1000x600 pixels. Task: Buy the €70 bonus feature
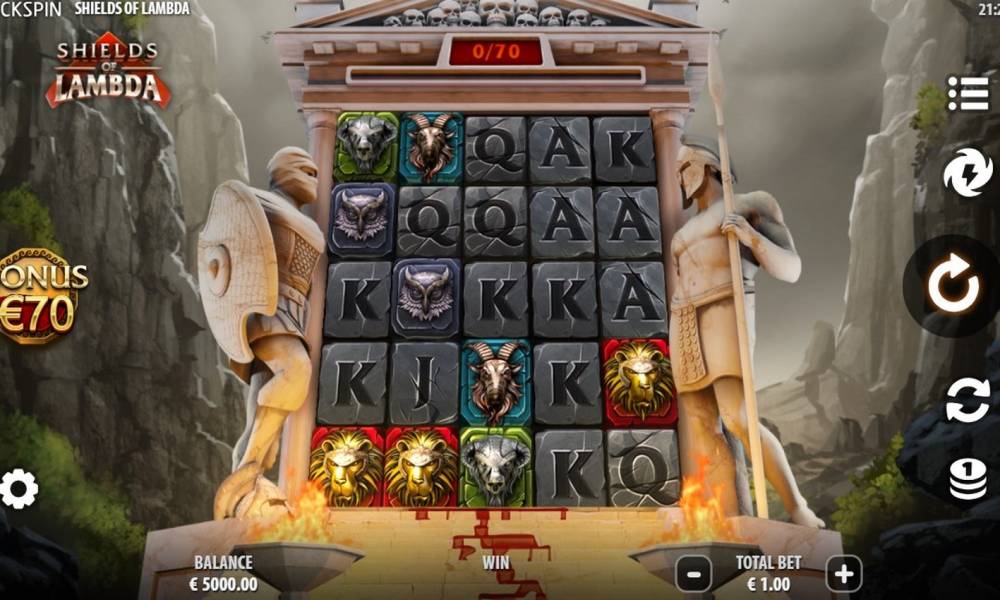pyautogui.click(x=40, y=296)
